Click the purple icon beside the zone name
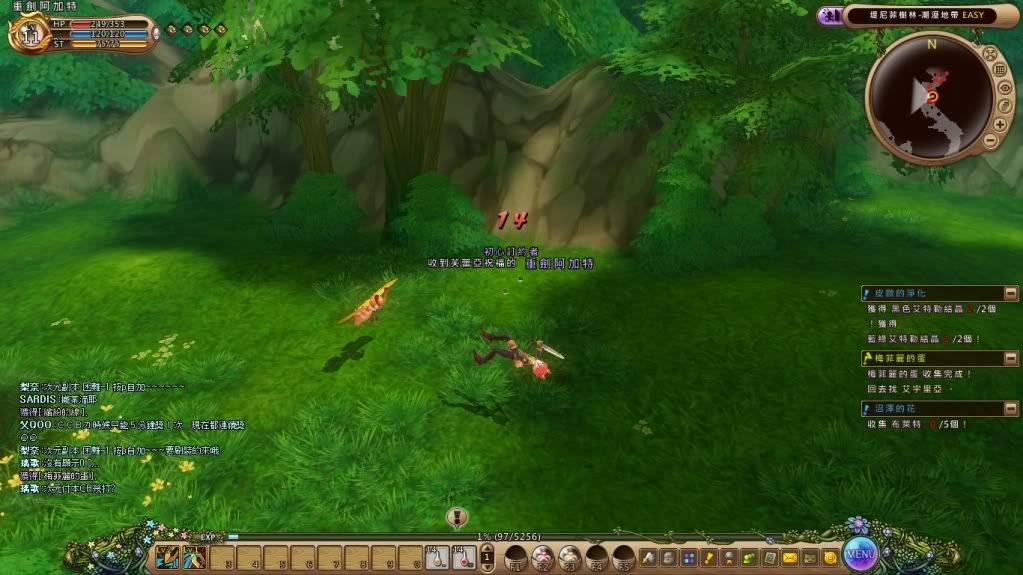1023x575 pixels. click(829, 15)
